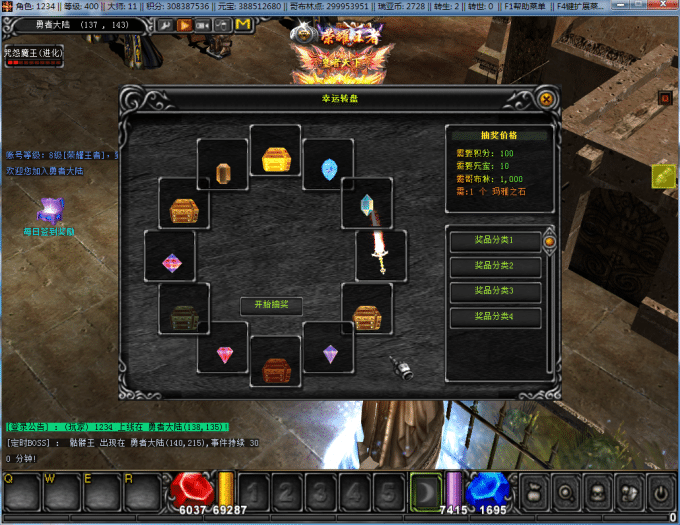Click the power button in bottom bar

point(659,492)
